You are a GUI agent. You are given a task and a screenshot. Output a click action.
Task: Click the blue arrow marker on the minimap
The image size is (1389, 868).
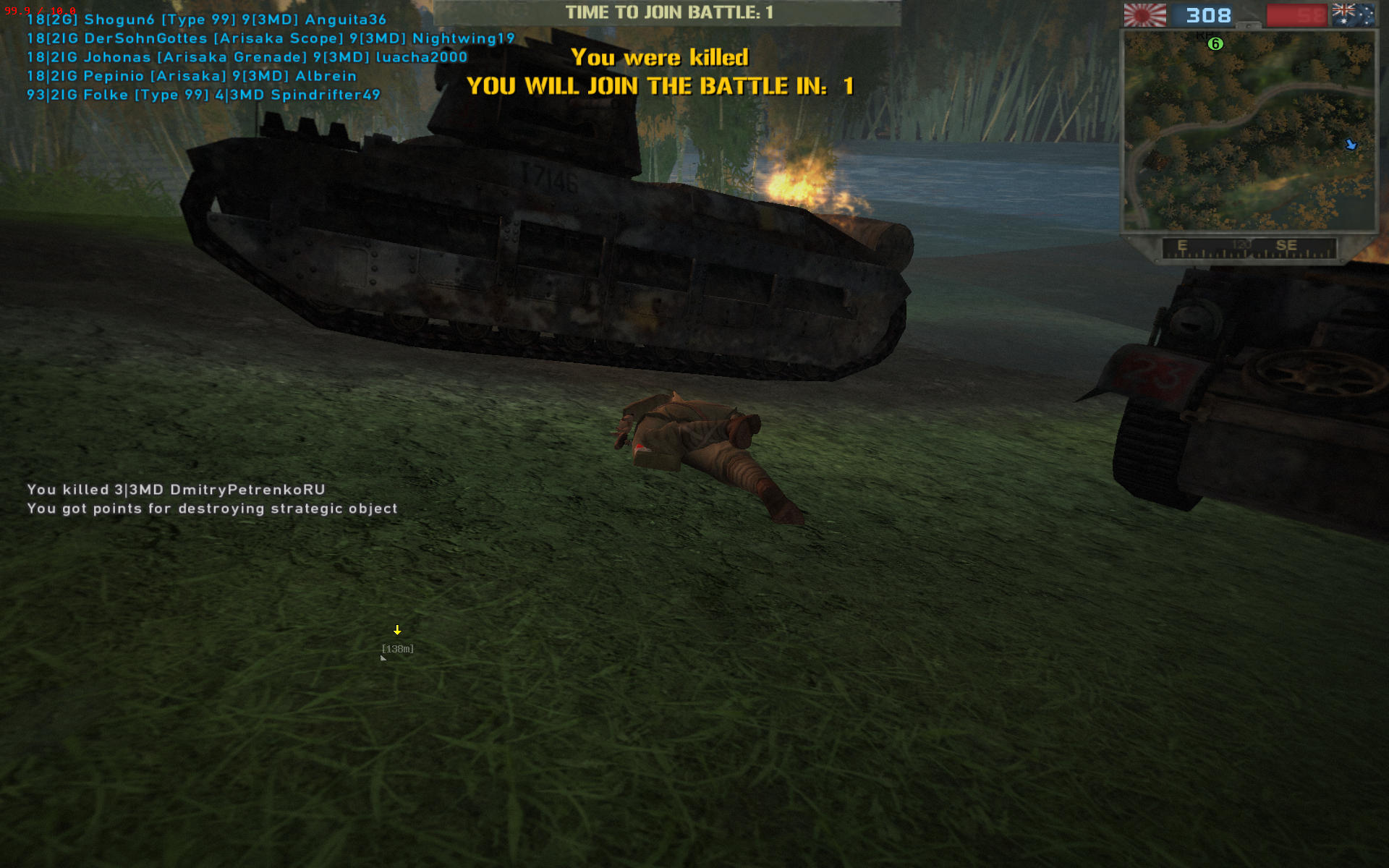pyautogui.click(x=1351, y=145)
